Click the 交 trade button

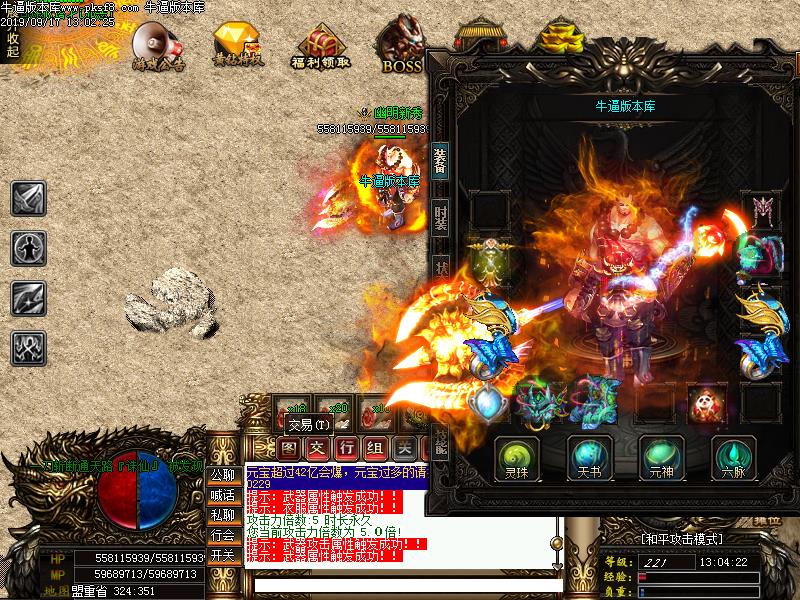[x=317, y=447]
